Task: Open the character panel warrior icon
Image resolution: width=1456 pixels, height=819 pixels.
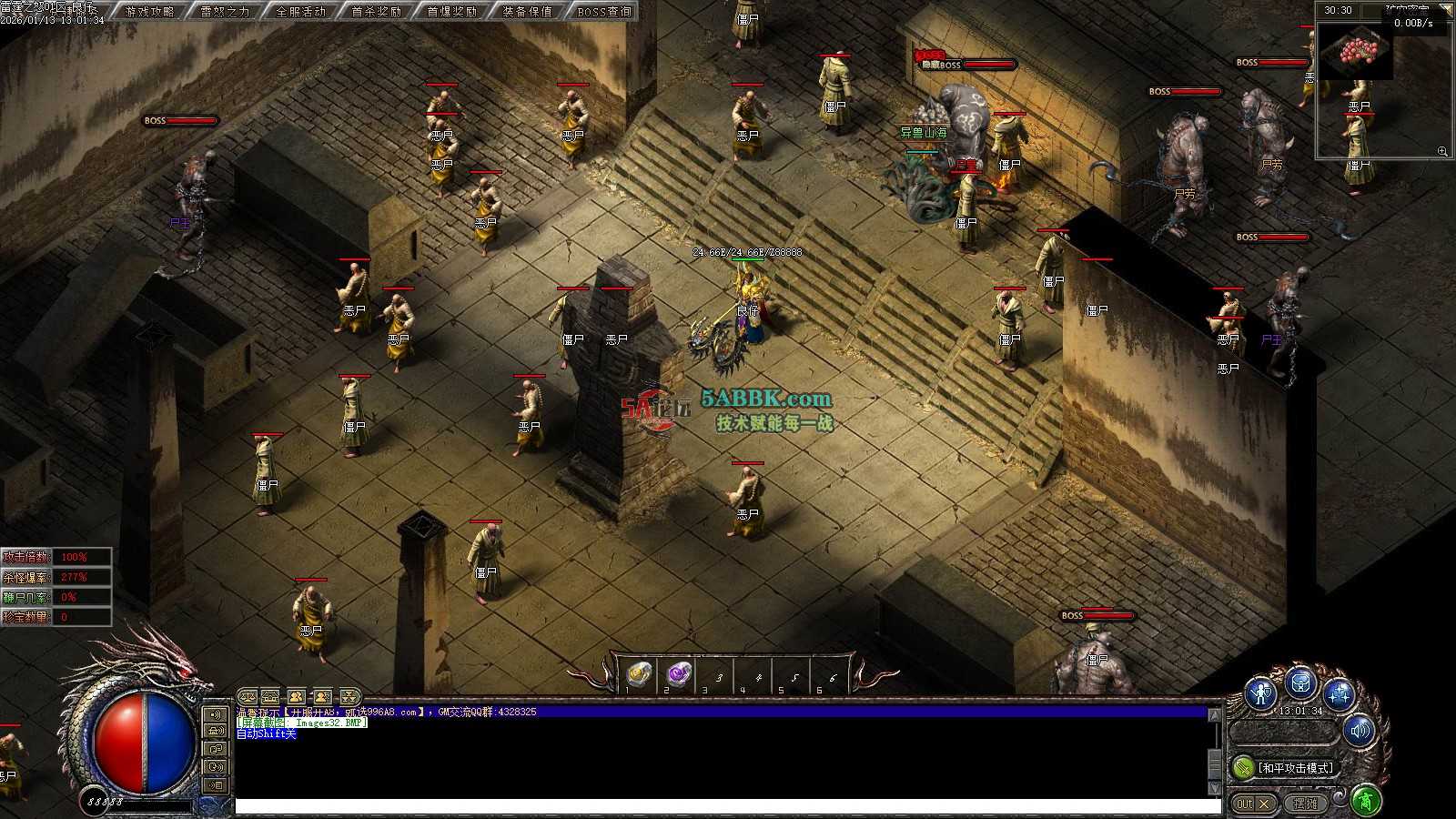Action: tap(1261, 694)
